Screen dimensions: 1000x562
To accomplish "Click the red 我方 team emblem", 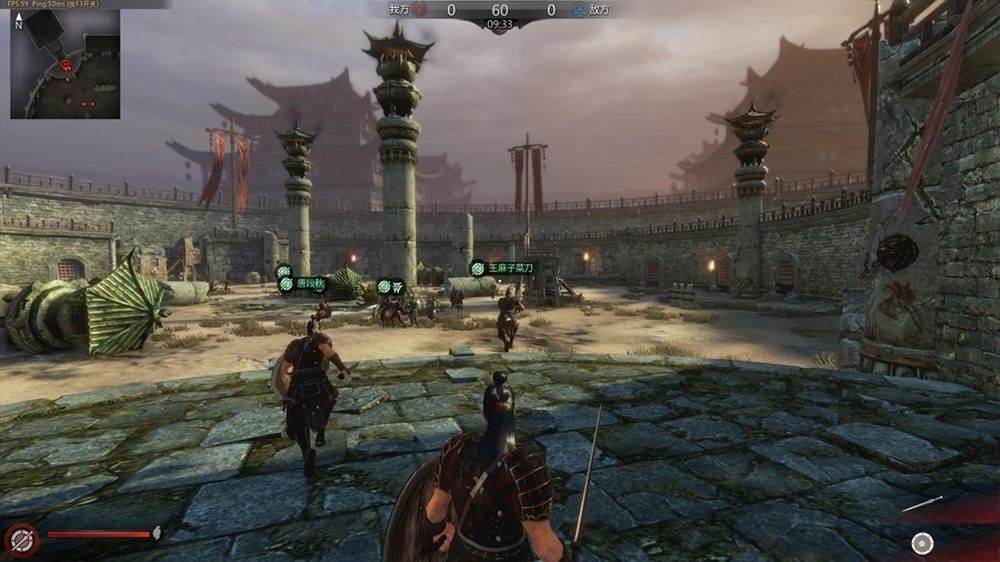I will [x=421, y=10].
